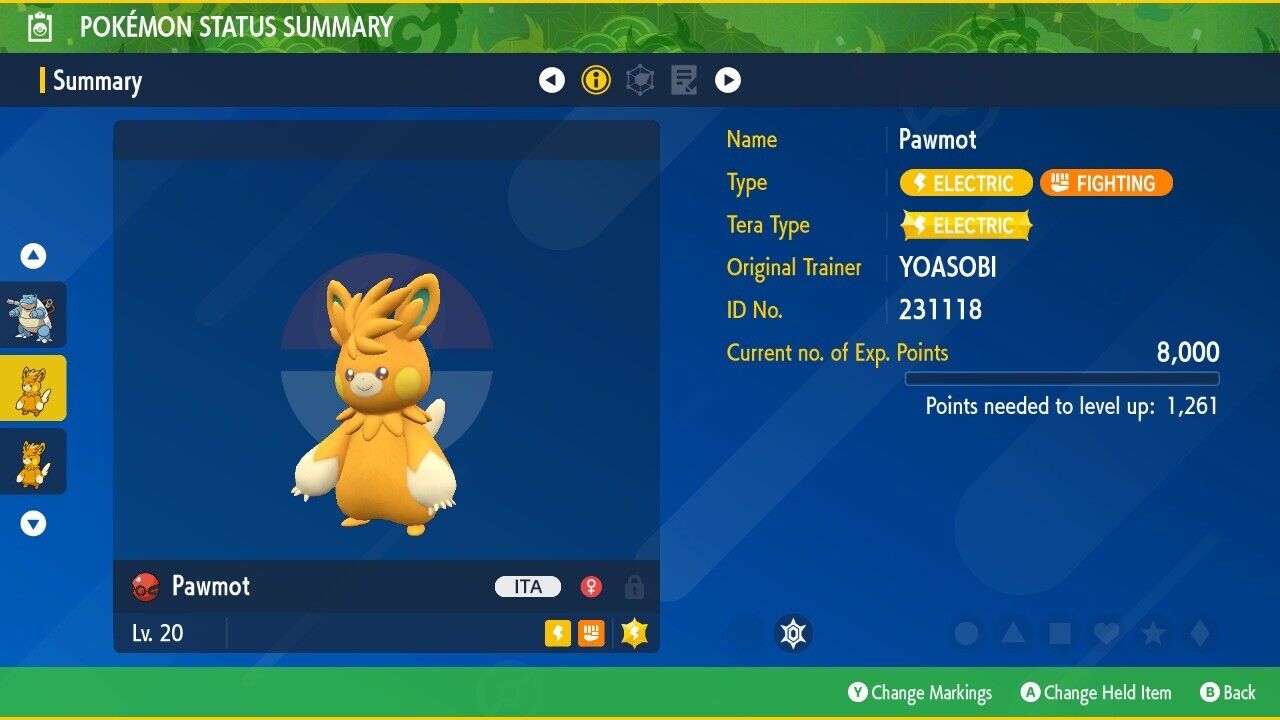Viewport: 1280px width, 720px height.
Task: Toggle the heart marking
Action: click(x=1106, y=633)
